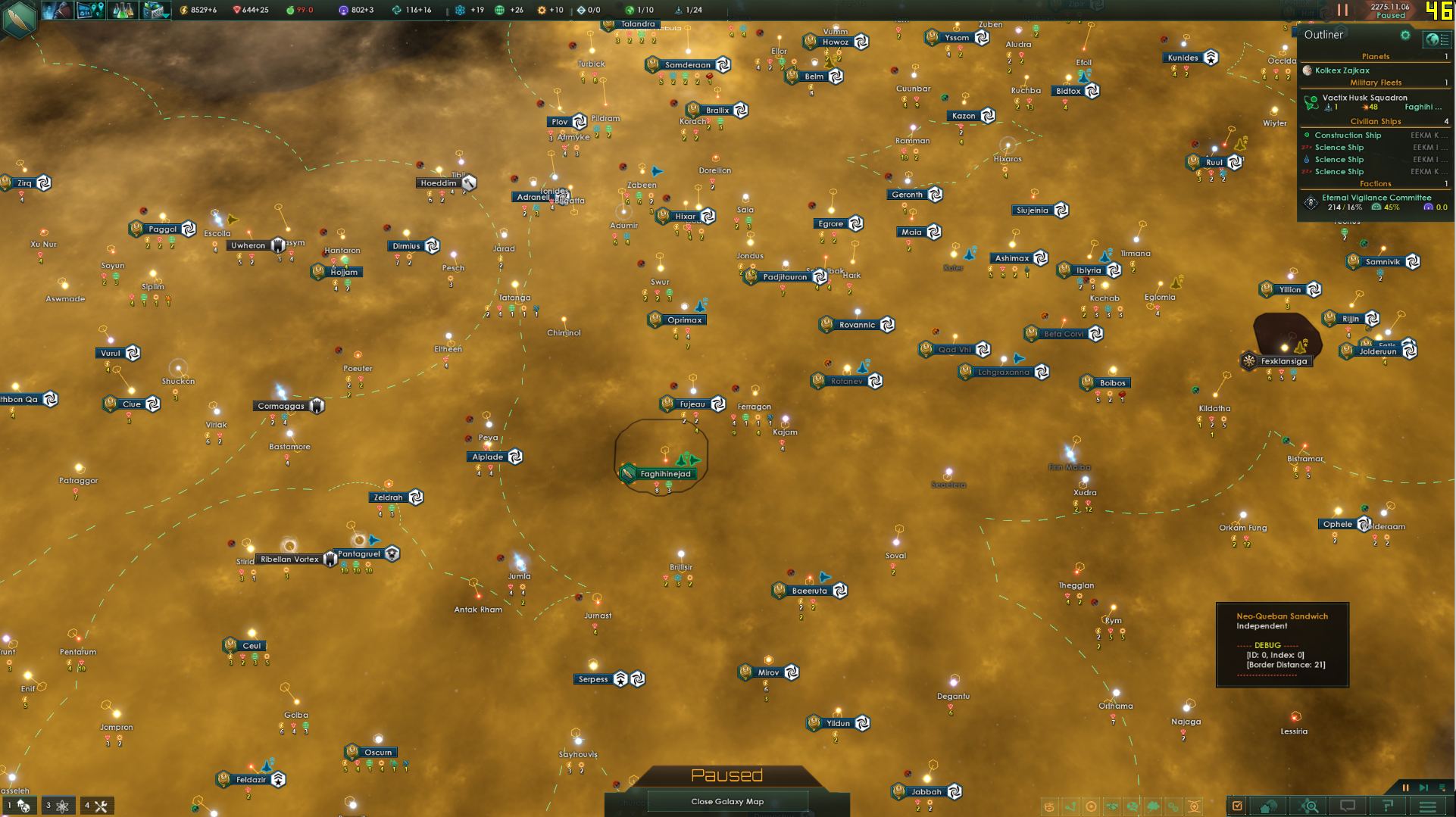1456x817 pixels.
Task: Collapse the Civilian Ships section
Action: (x=1375, y=121)
